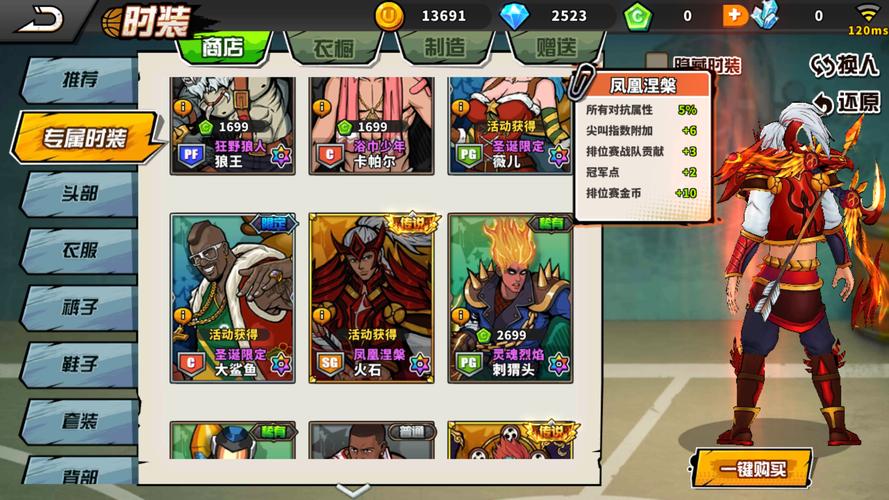Select the 刺猬头 costume card
This screenshot has height=500, width=889.
click(x=511, y=297)
